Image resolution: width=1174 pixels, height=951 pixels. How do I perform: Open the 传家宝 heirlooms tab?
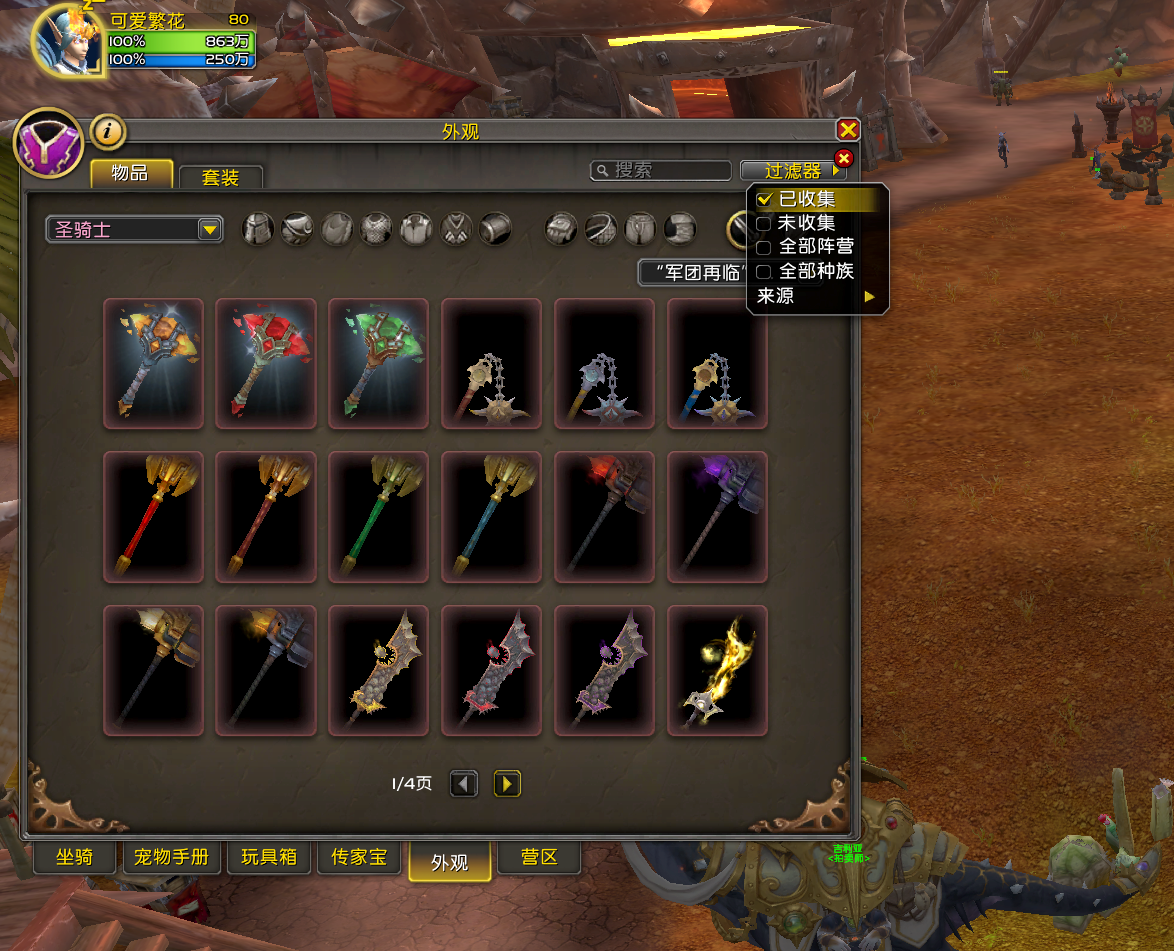tap(358, 857)
